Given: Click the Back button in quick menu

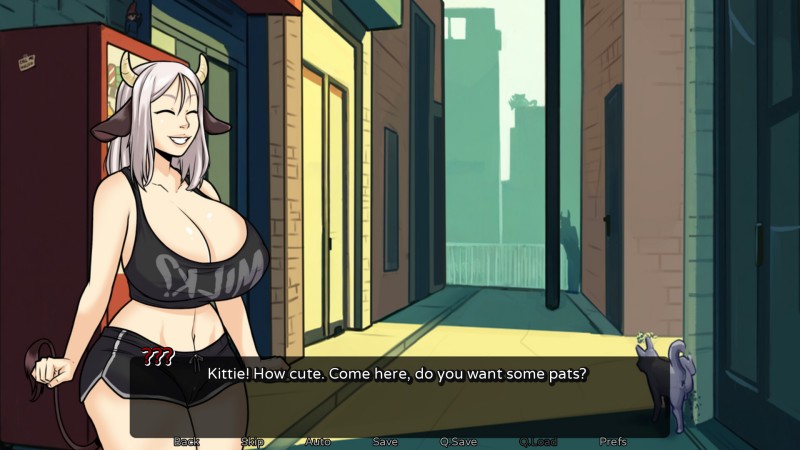Looking at the screenshot, I should (186, 441).
